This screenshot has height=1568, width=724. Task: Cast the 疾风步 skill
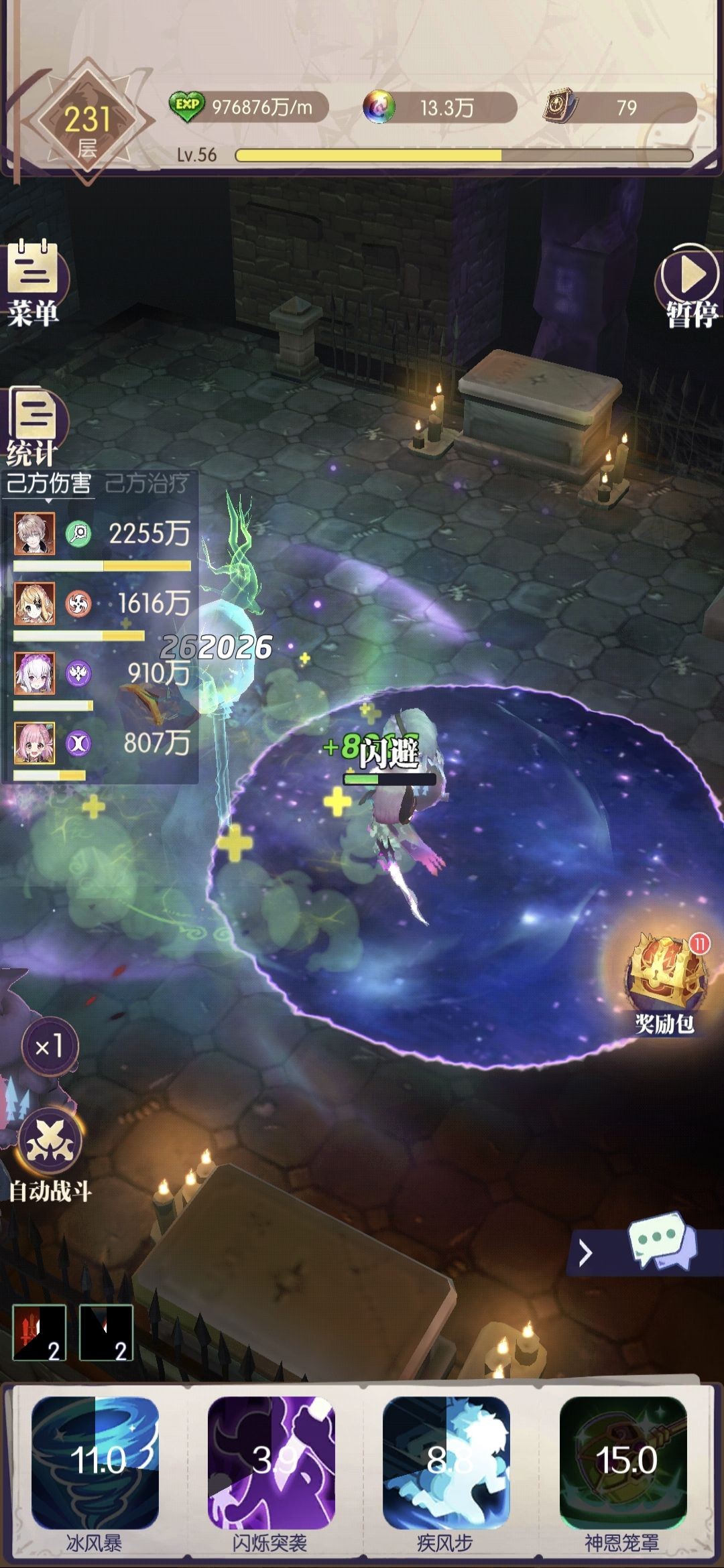point(446,1462)
